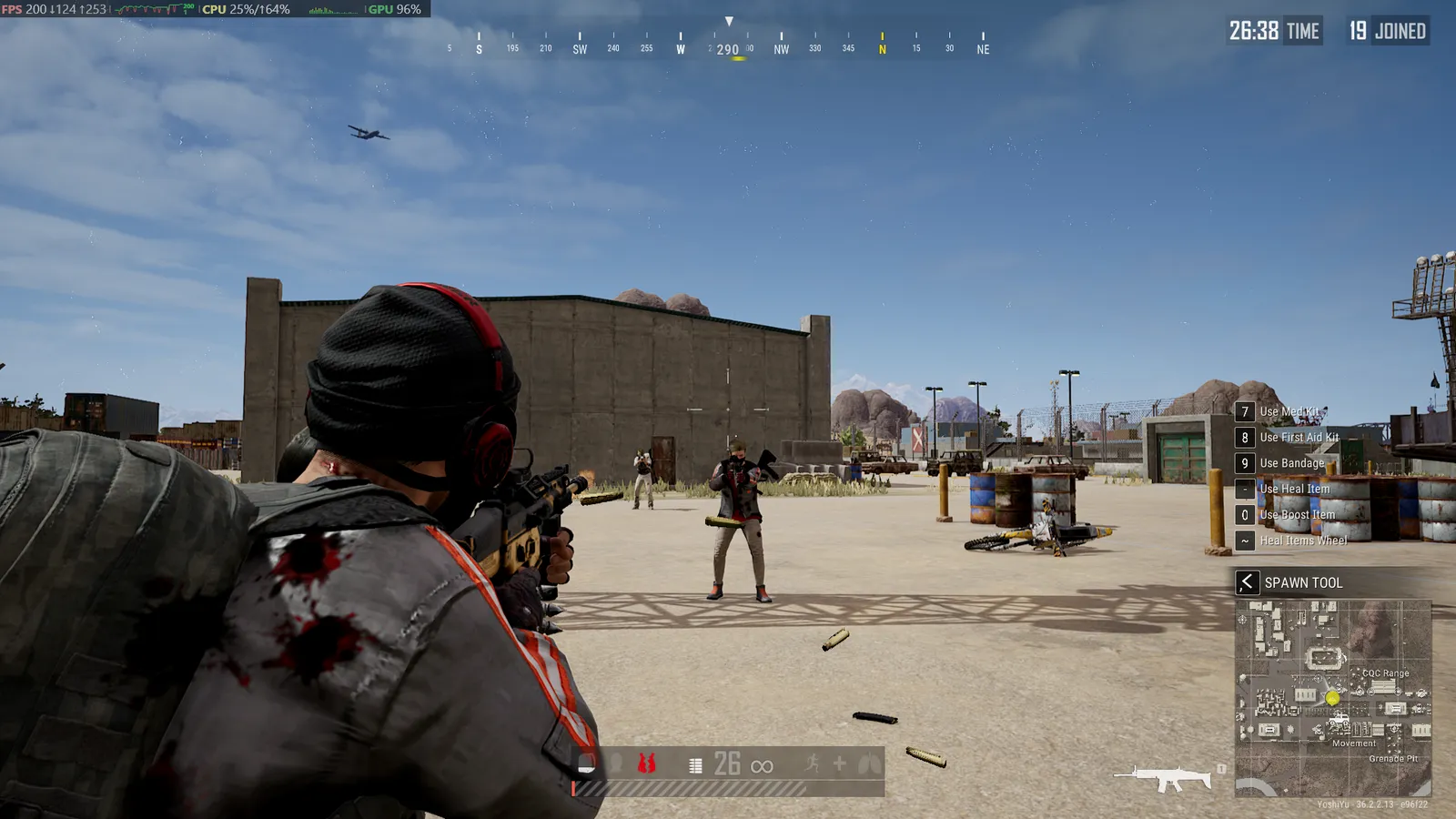Click the Movement area label on minimap

tap(1354, 743)
